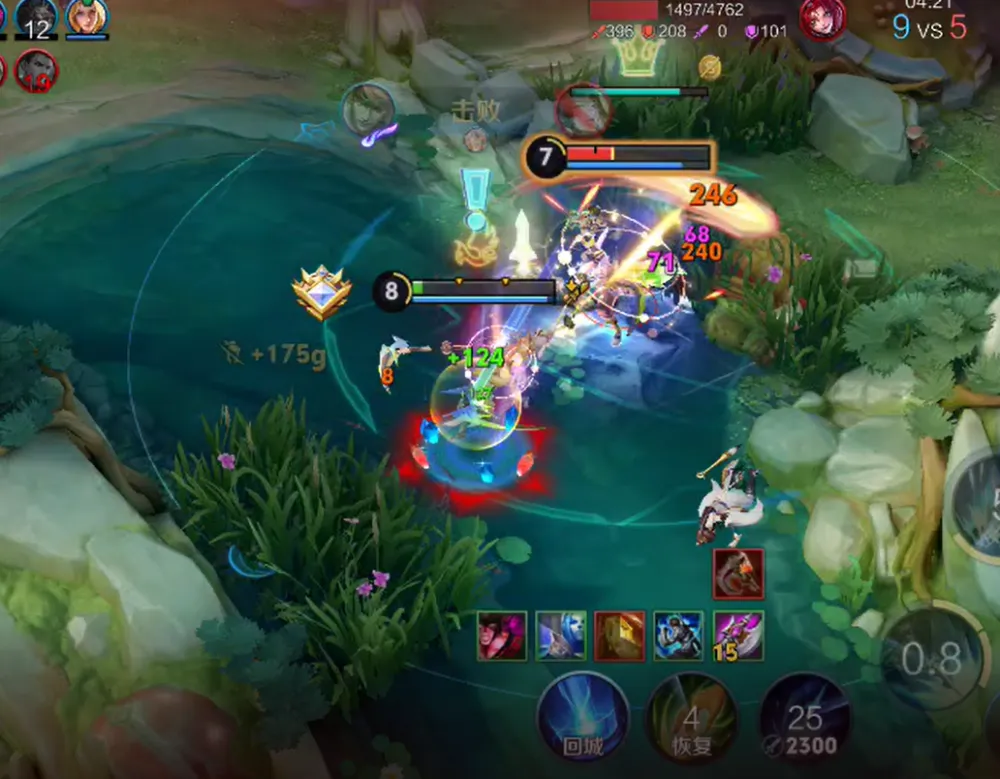Tap the red-haired hero portrait beside the score
Viewport: 1000px width, 779px height.
click(822, 18)
